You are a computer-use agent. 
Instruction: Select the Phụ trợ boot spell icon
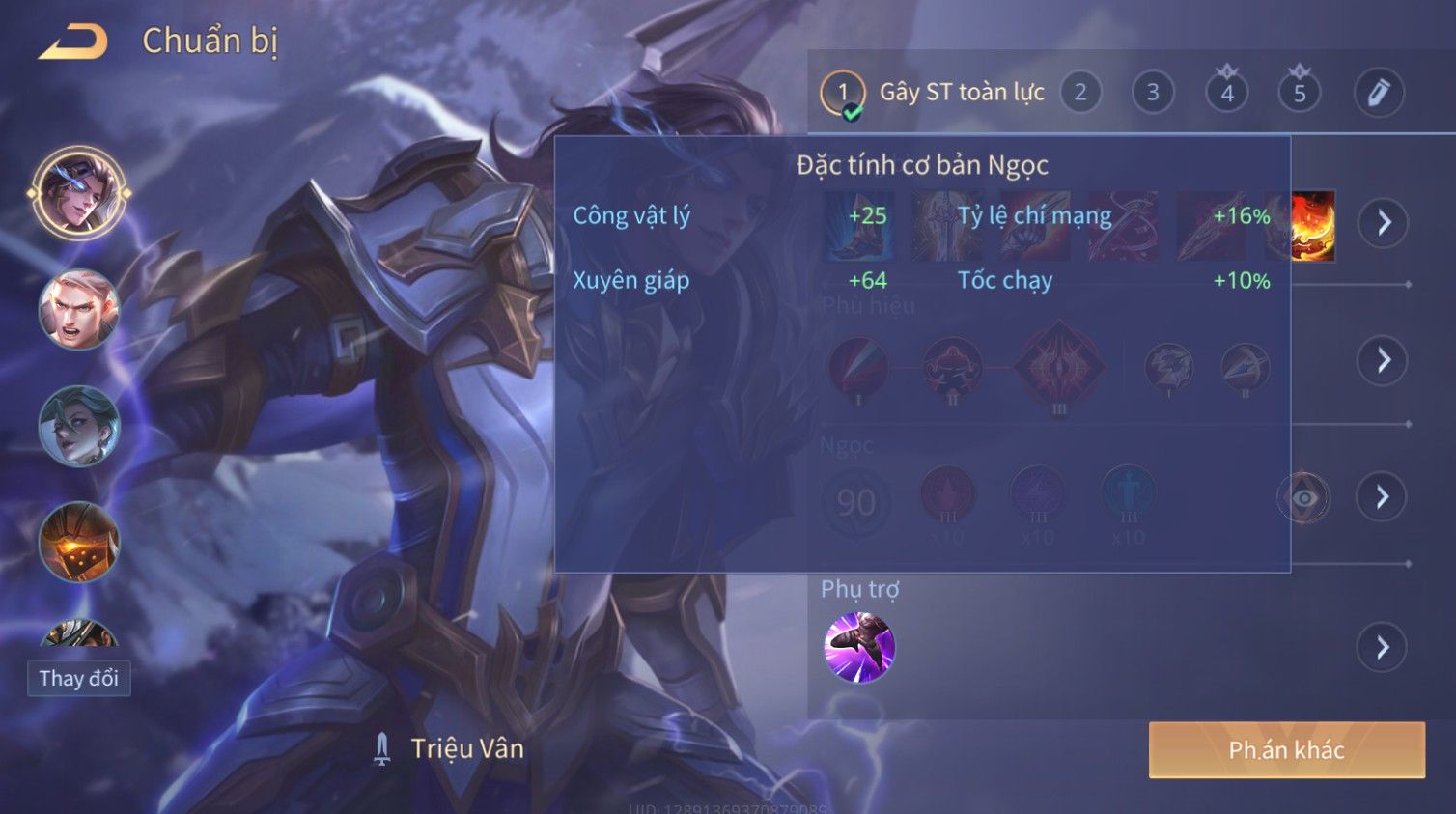tap(859, 647)
